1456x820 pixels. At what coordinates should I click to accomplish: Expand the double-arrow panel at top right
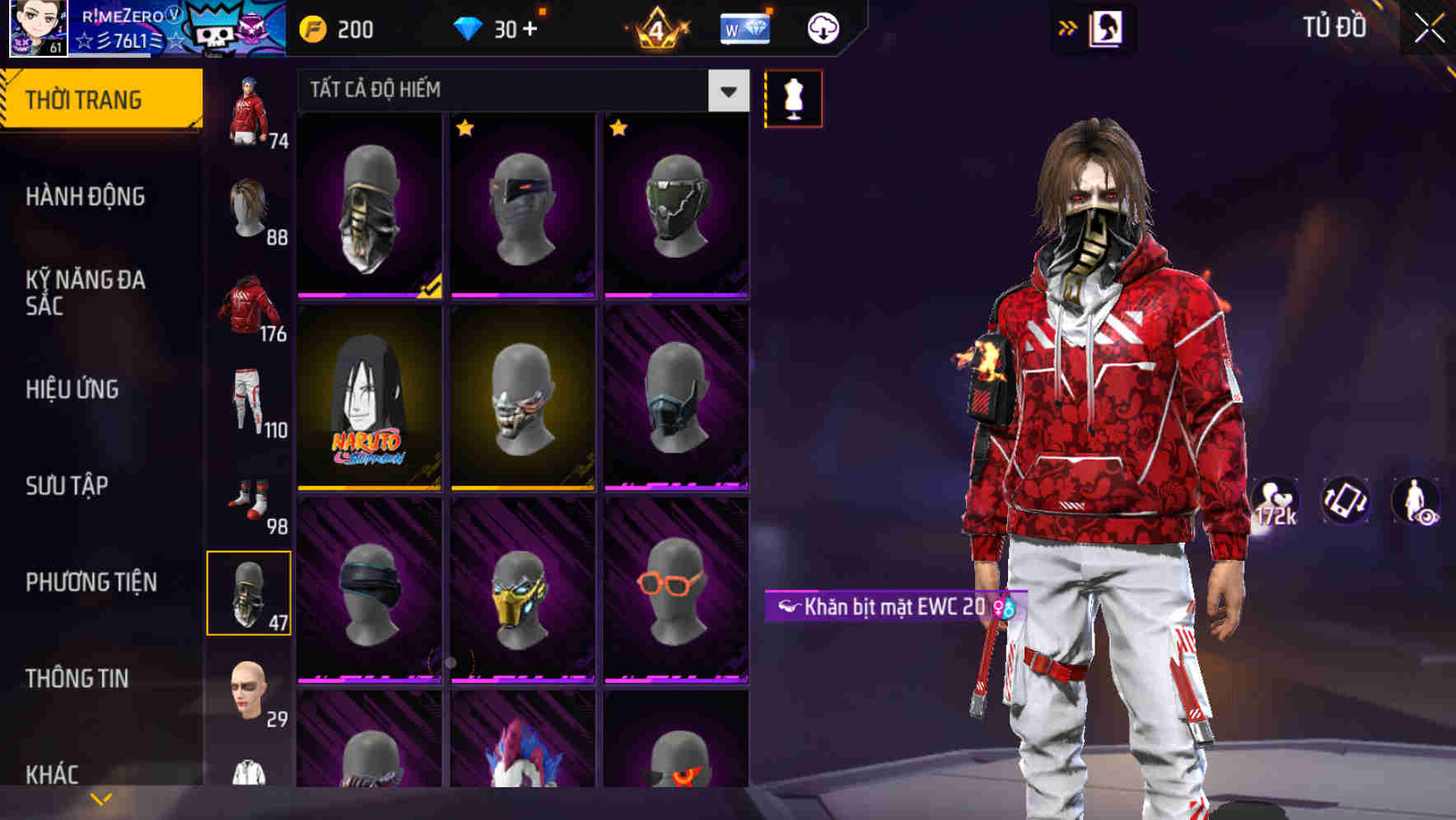click(1068, 26)
